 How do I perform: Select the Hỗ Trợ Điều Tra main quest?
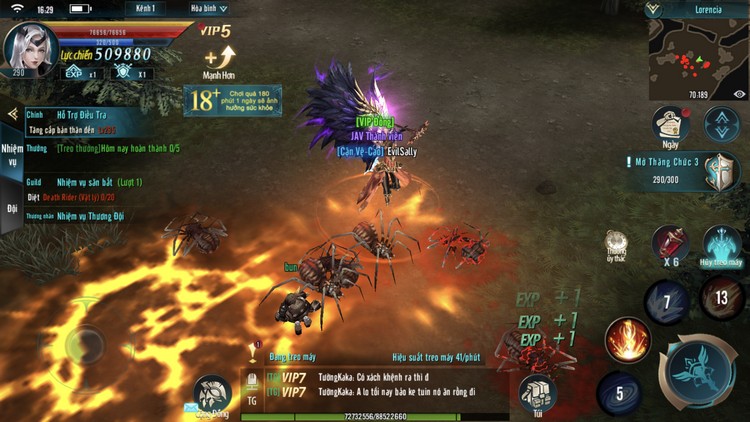[x=85, y=115]
